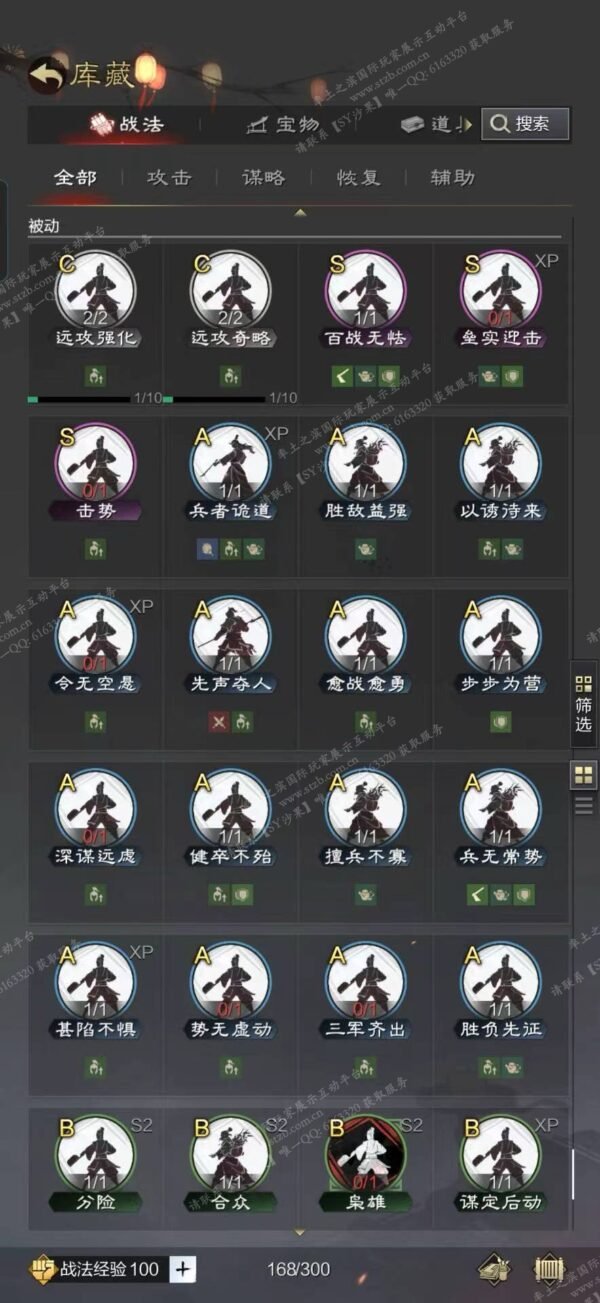Filter by 攻击 category

[168, 178]
